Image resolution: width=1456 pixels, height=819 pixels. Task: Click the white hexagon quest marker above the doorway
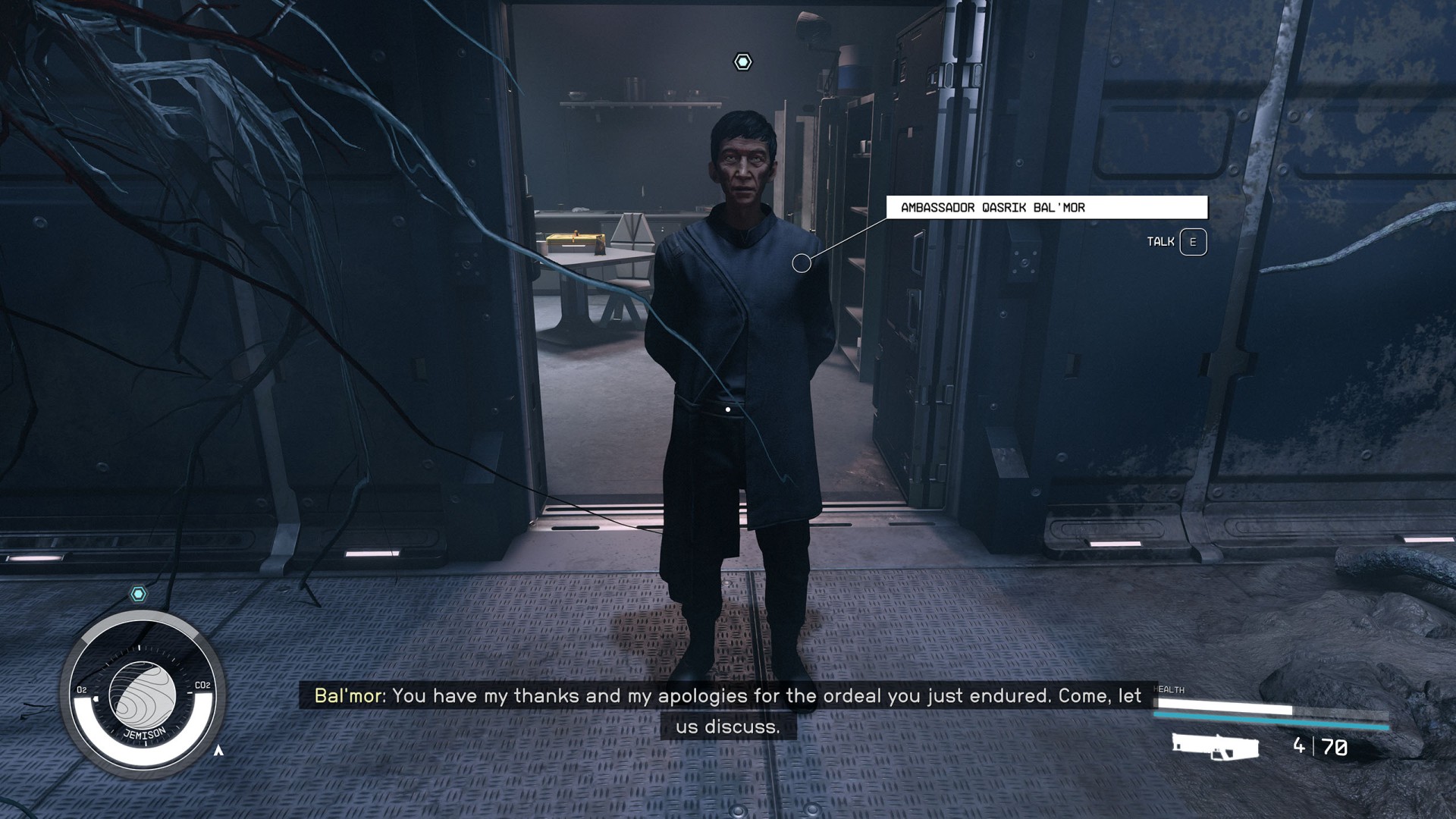(742, 62)
